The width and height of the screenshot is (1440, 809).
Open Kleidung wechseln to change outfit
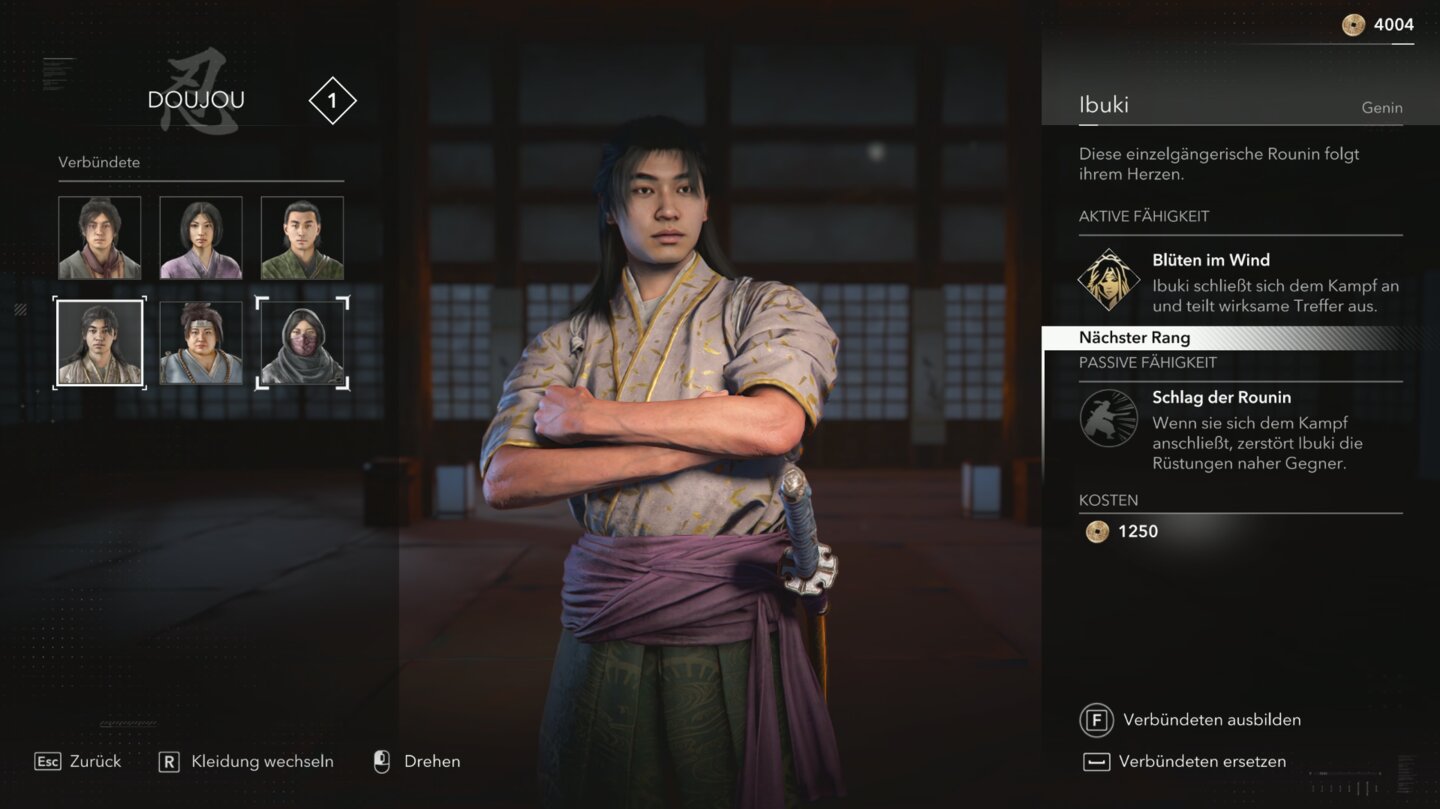pos(246,762)
